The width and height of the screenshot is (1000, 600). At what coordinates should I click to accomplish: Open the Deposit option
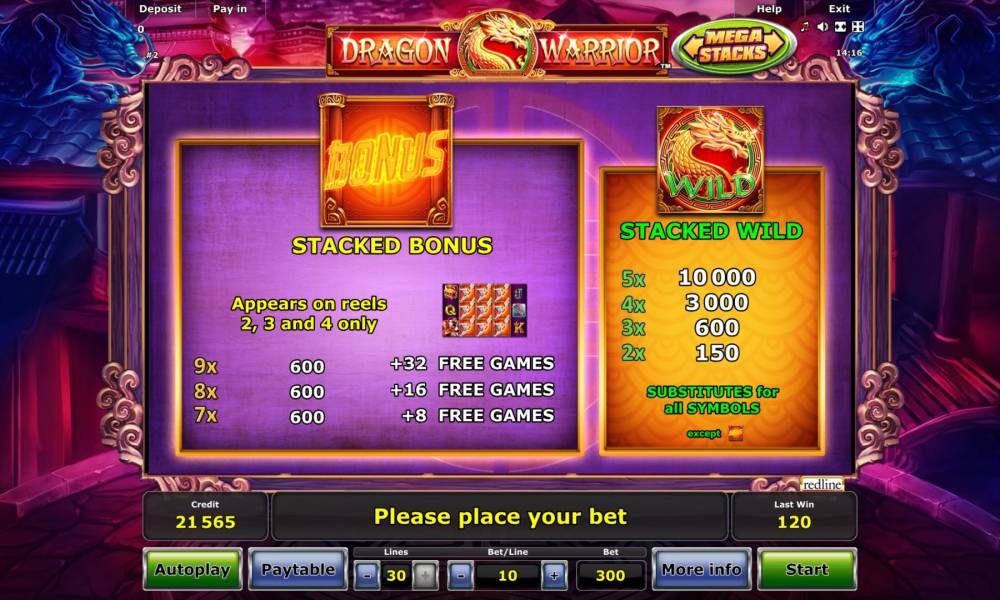[160, 9]
